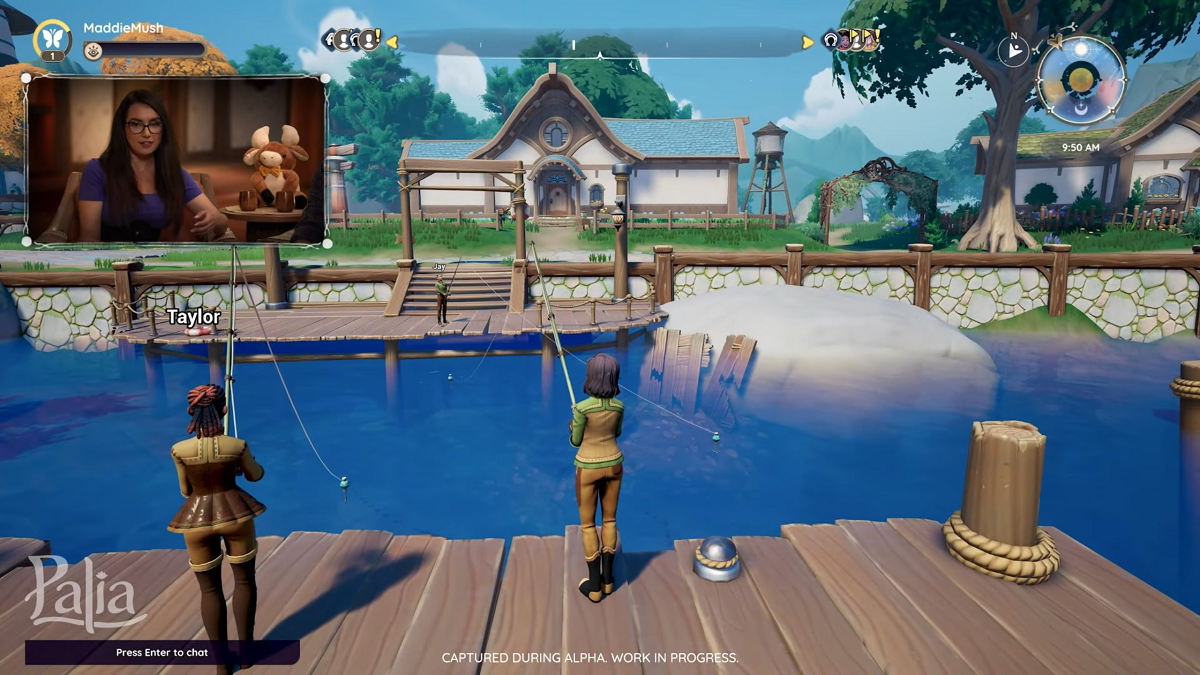The image size is (1200, 675).
Task: Click the compass bar's right yellow arrow
Action: [808, 42]
